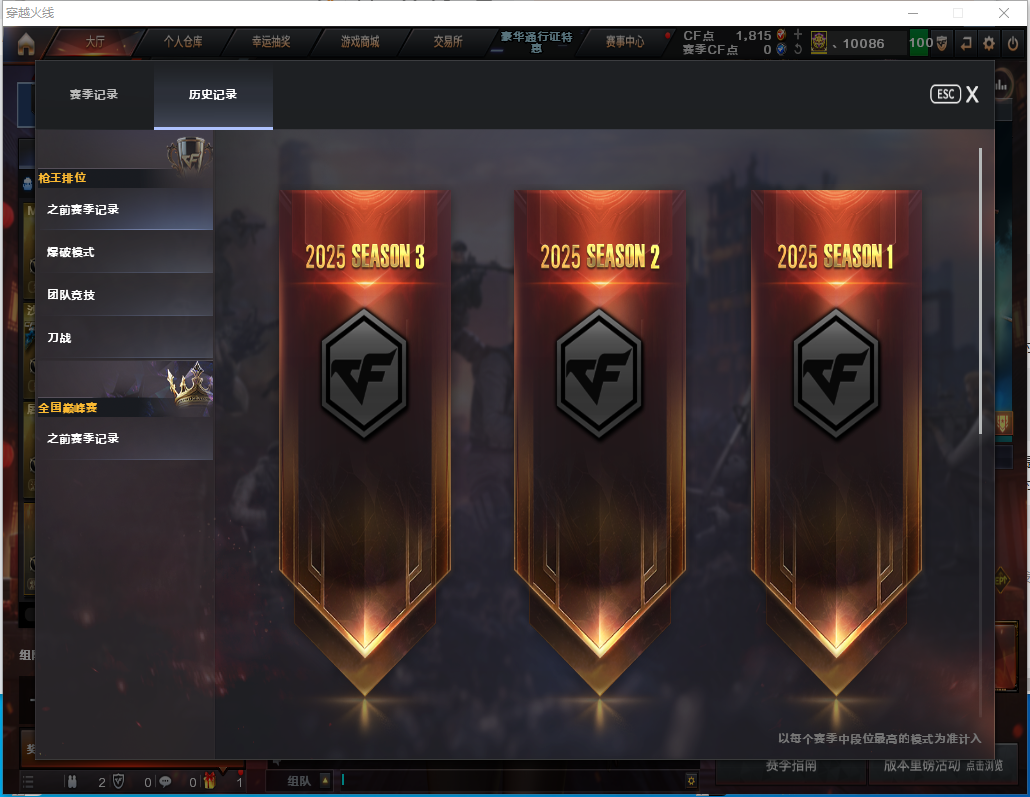Open the 交易所 tab

coord(448,42)
